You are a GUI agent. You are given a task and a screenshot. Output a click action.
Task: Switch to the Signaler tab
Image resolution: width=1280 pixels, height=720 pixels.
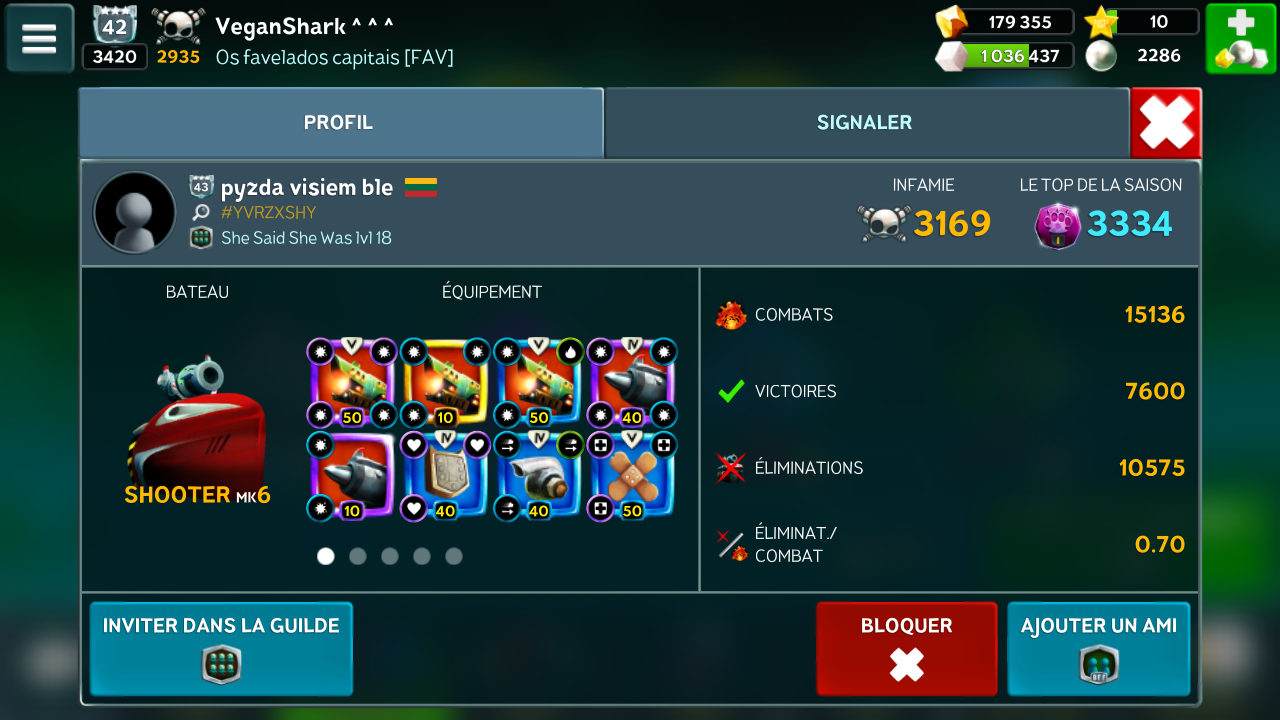865,123
